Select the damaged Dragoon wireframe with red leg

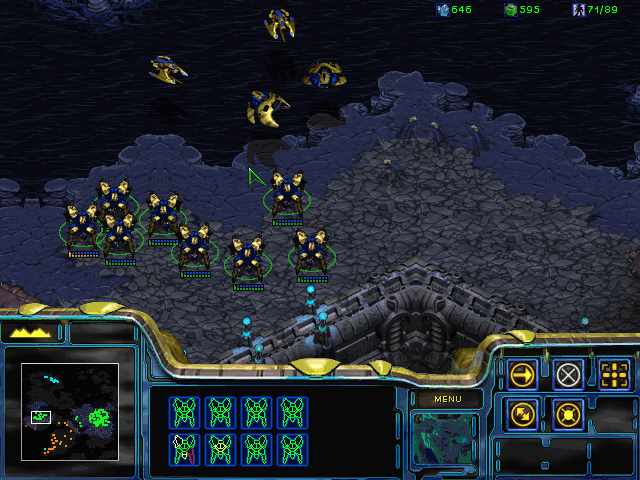coord(184,447)
